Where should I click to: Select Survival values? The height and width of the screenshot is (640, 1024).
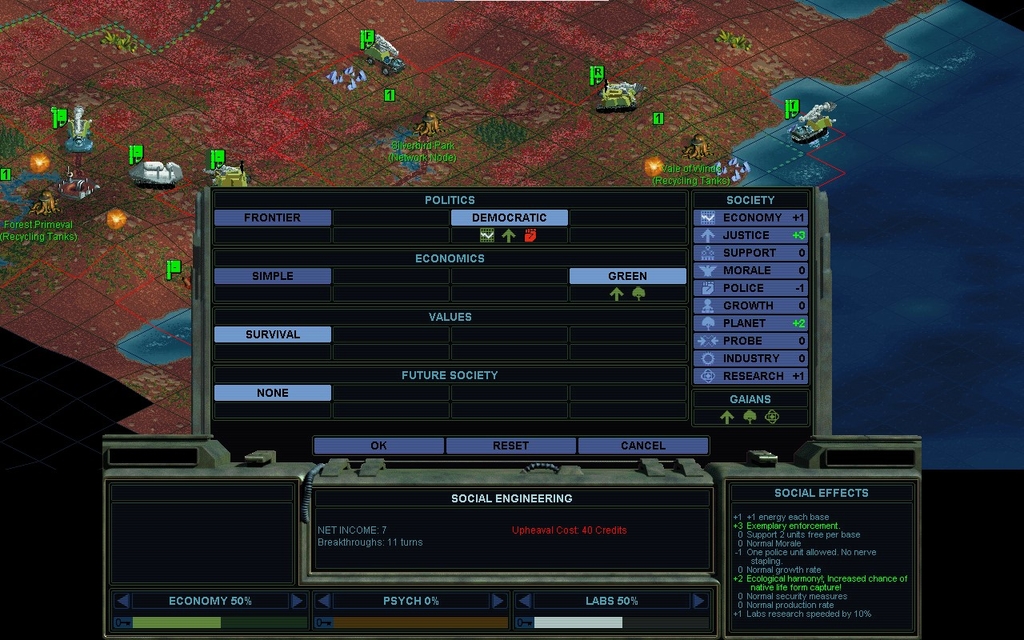click(x=272, y=335)
